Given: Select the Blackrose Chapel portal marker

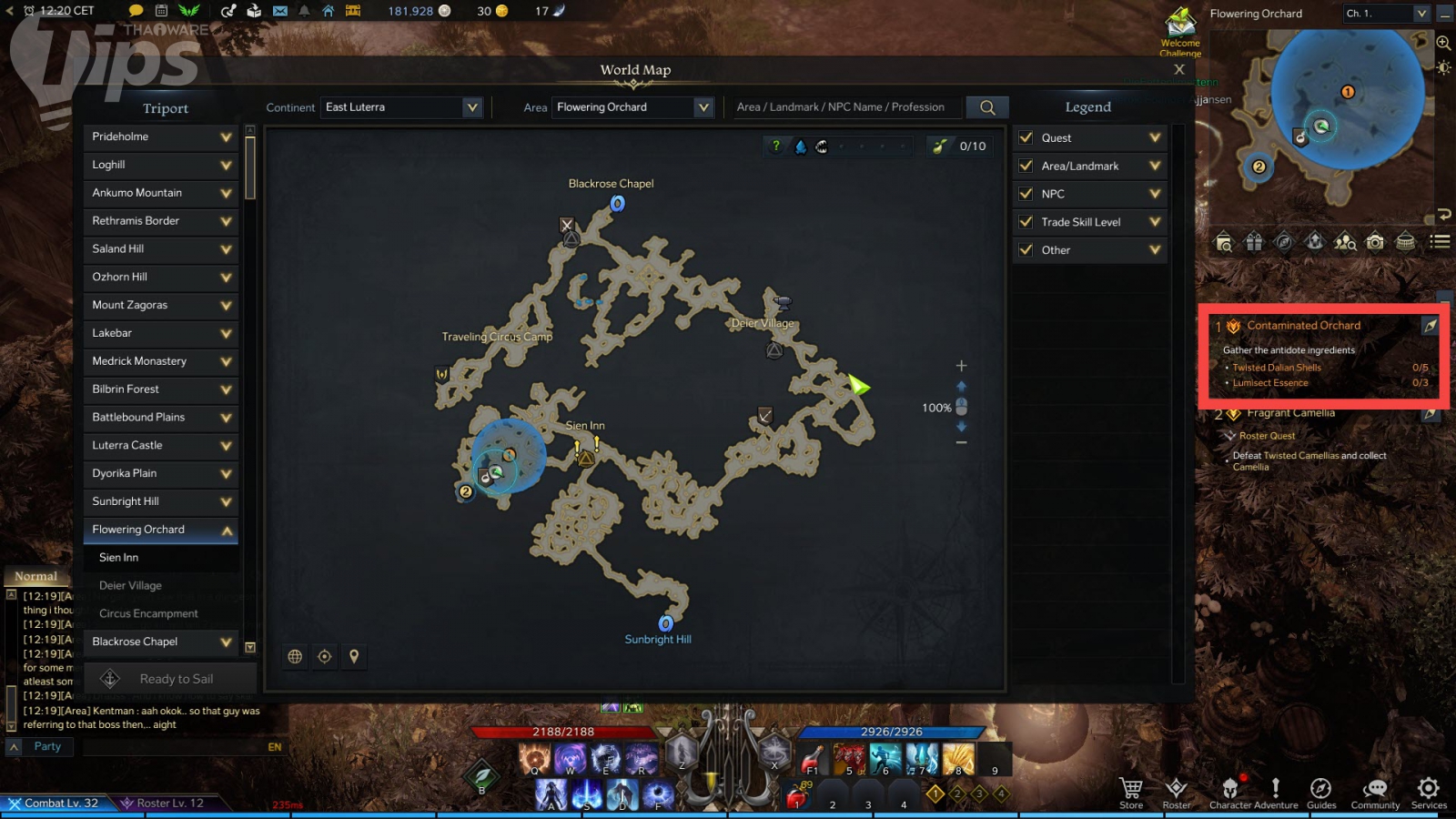Looking at the screenshot, I should pyautogui.click(x=617, y=204).
